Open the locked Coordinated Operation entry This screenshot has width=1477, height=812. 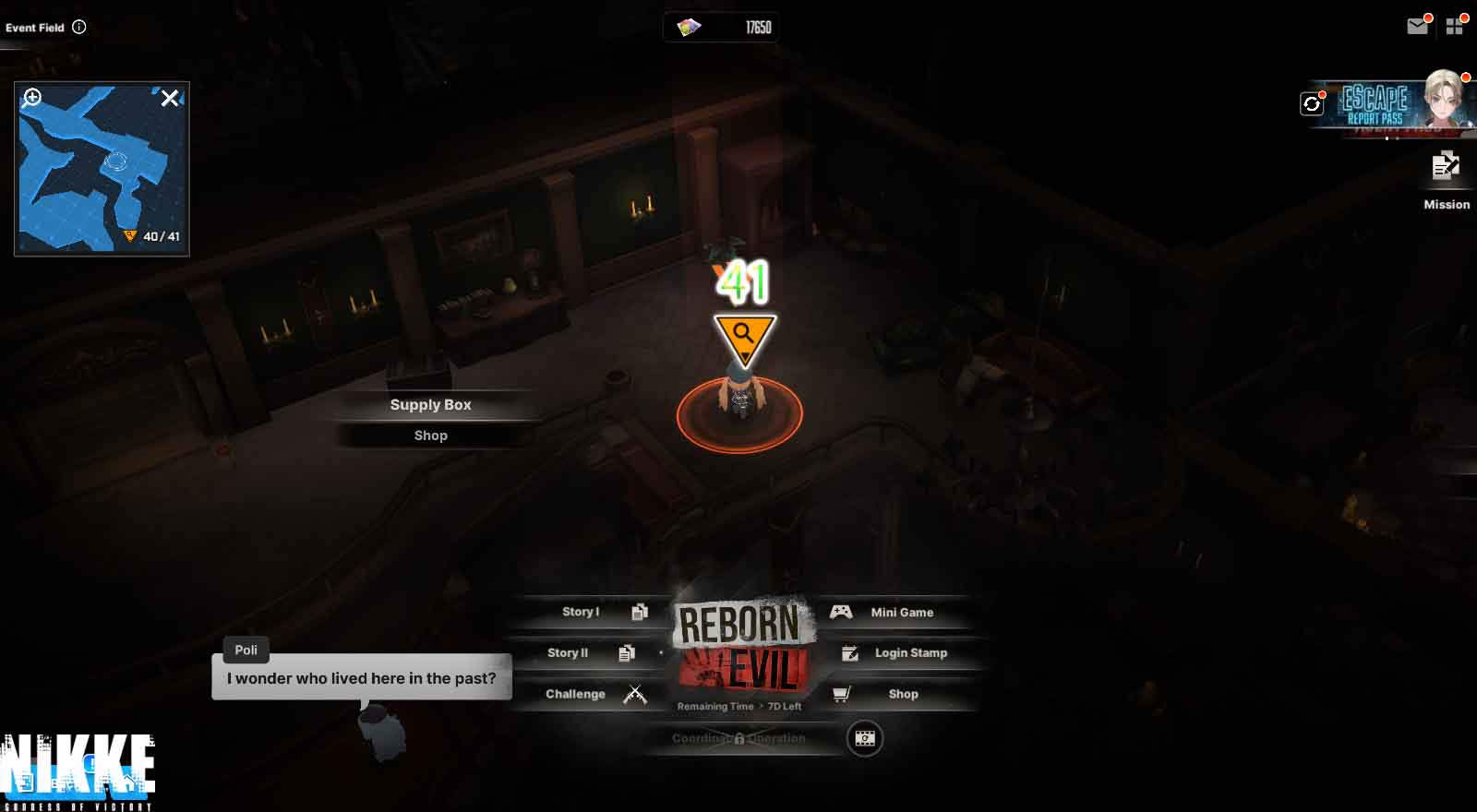738,738
